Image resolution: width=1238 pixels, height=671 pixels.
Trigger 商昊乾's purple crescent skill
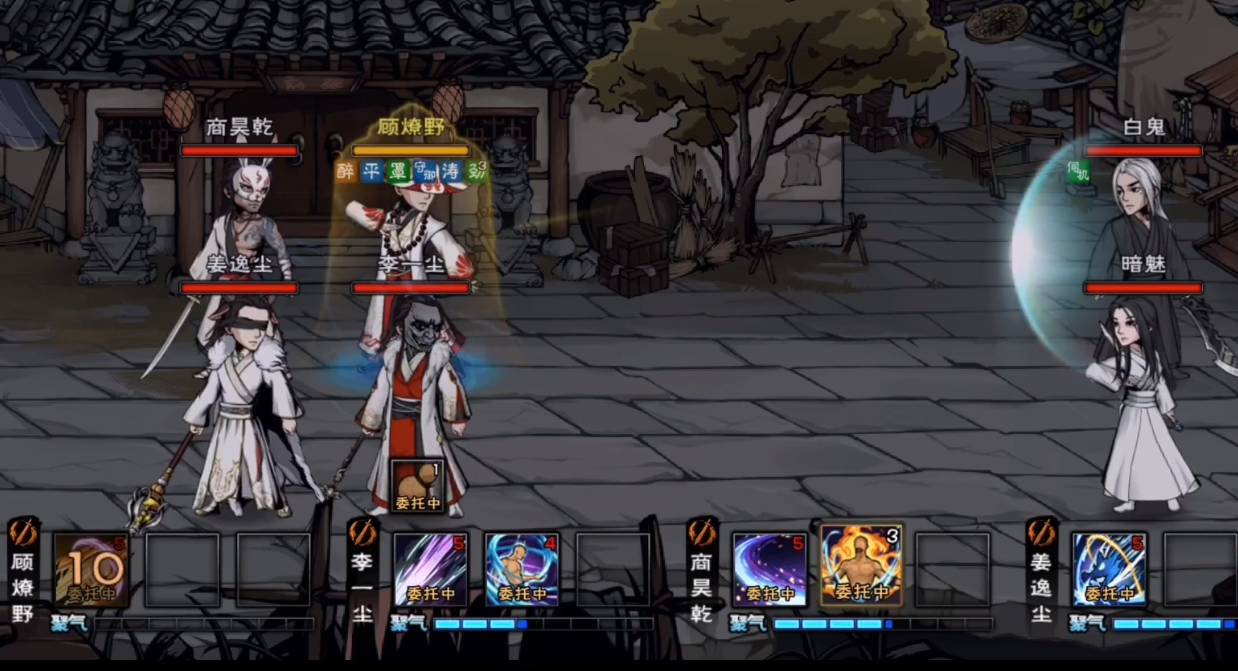coord(769,570)
